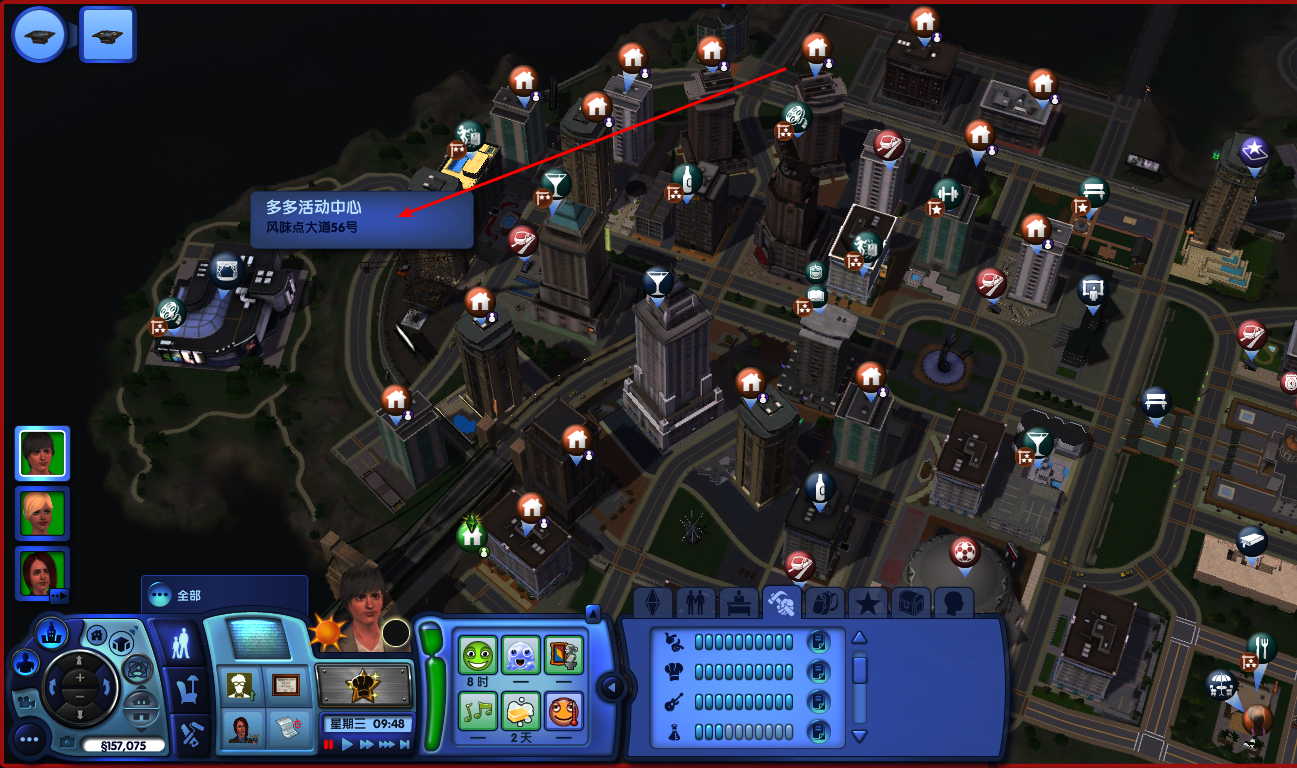The height and width of the screenshot is (768, 1297).
Task: Open the treasure chest rewards tab
Action: [x=911, y=603]
